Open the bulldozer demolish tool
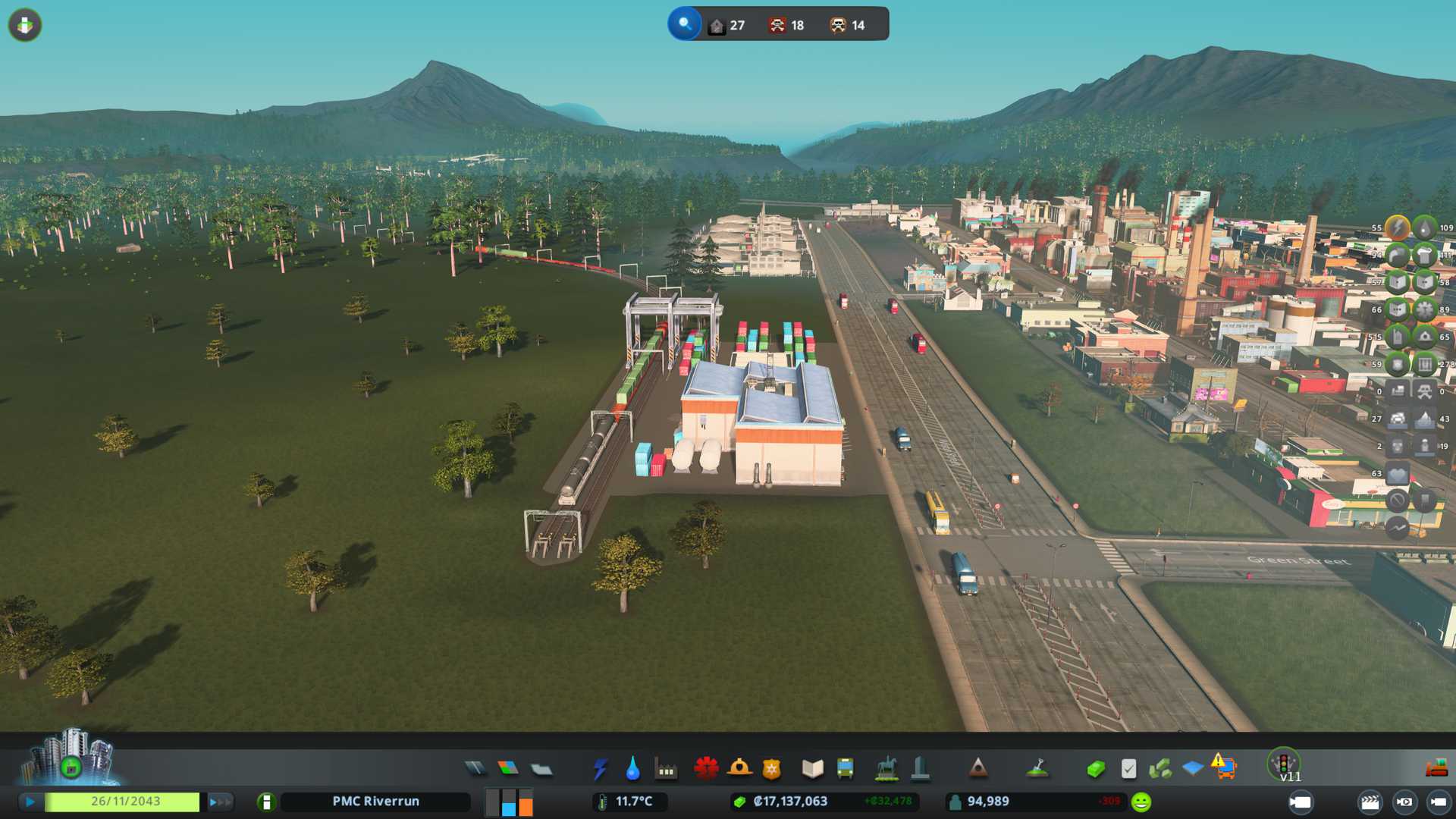This screenshot has width=1456, height=819. [x=1436, y=769]
